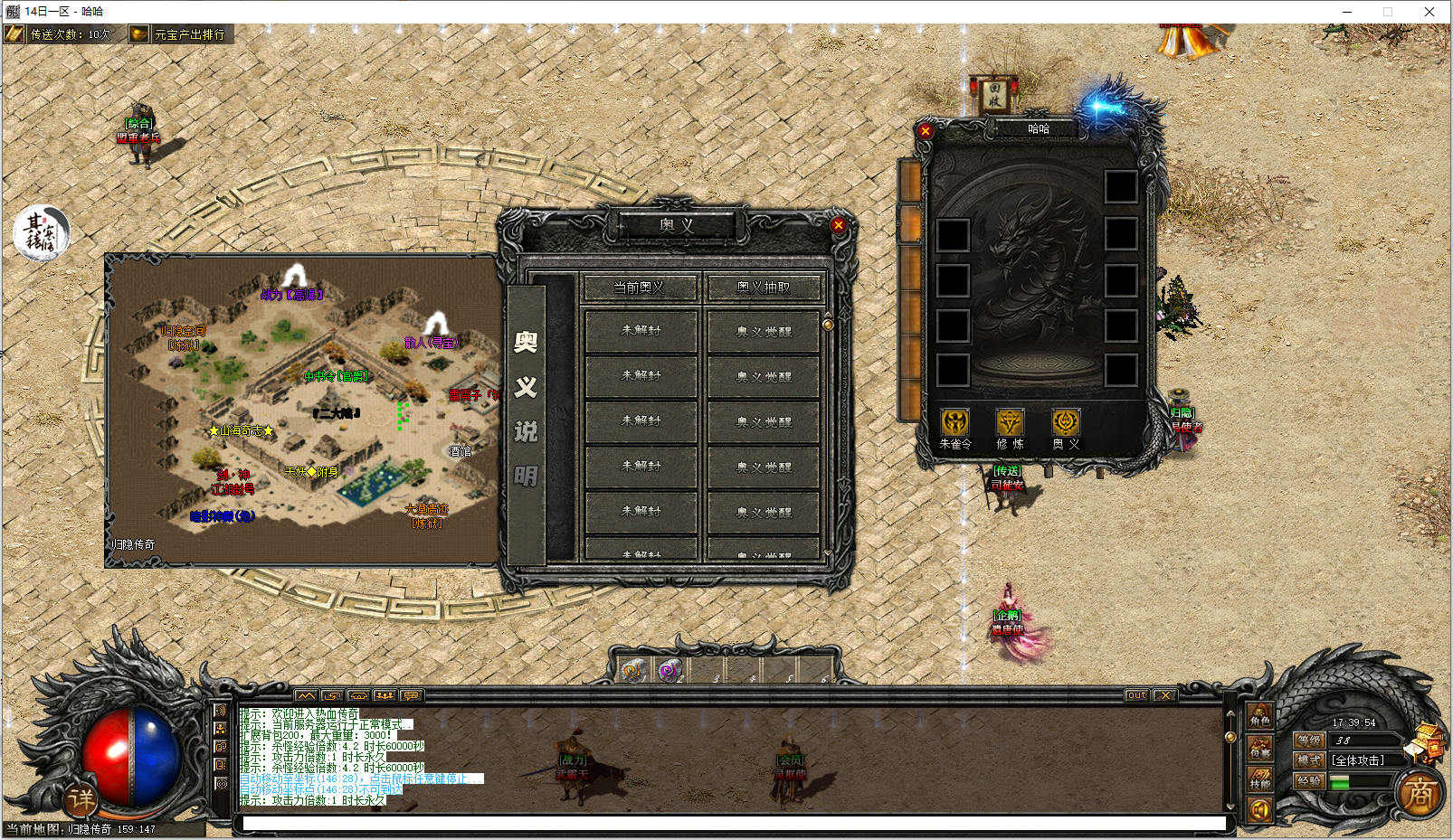This screenshot has width=1453, height=840.
Task: Open the 朱雀令 icon
Action: click(954, 423)
